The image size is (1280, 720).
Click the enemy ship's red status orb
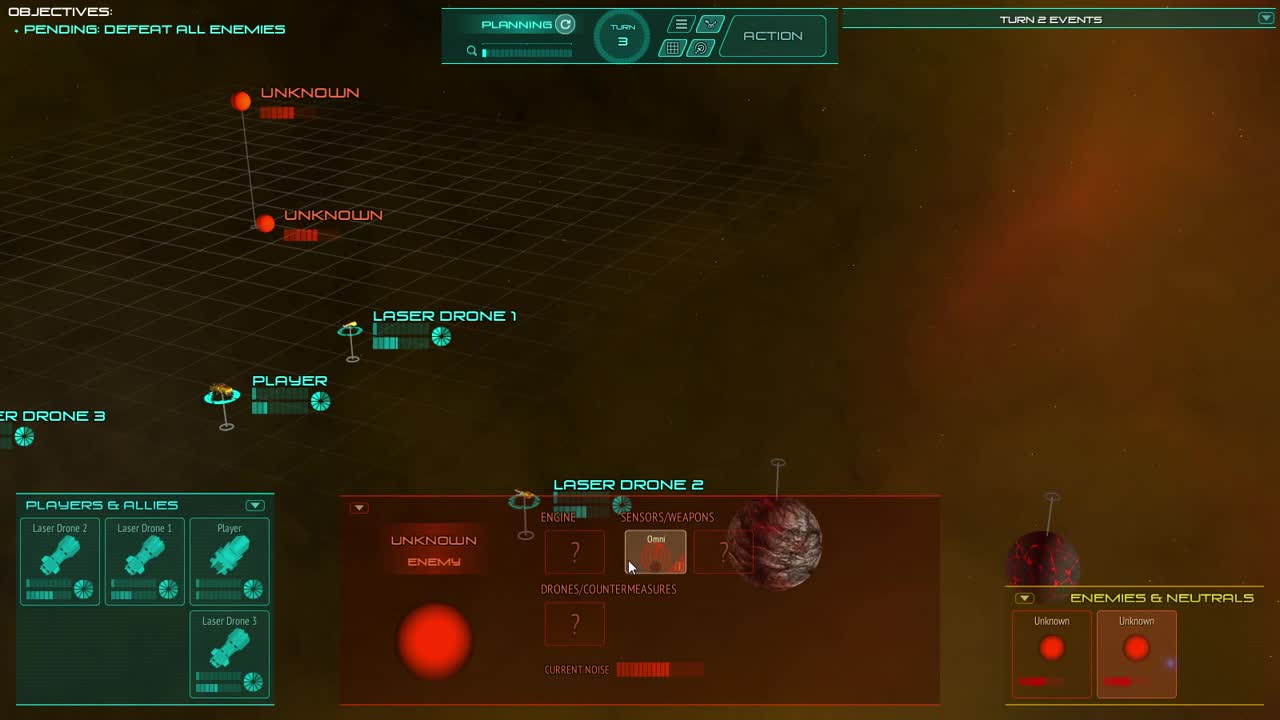click(433, 642)
